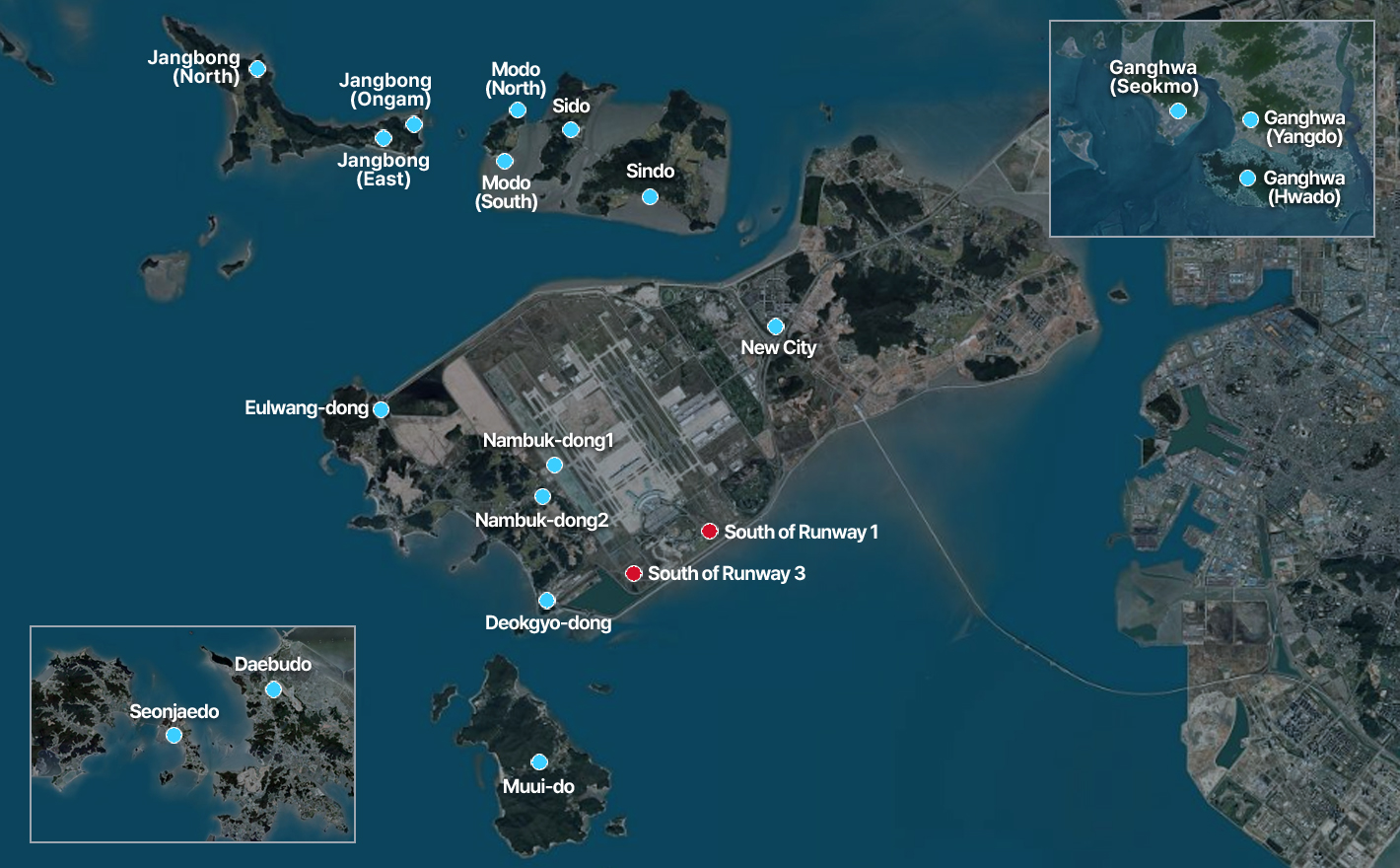Select the Ganghwa (Seokmo) marker
This screenshot has width=1400, height=868.
click(1177, 110)
